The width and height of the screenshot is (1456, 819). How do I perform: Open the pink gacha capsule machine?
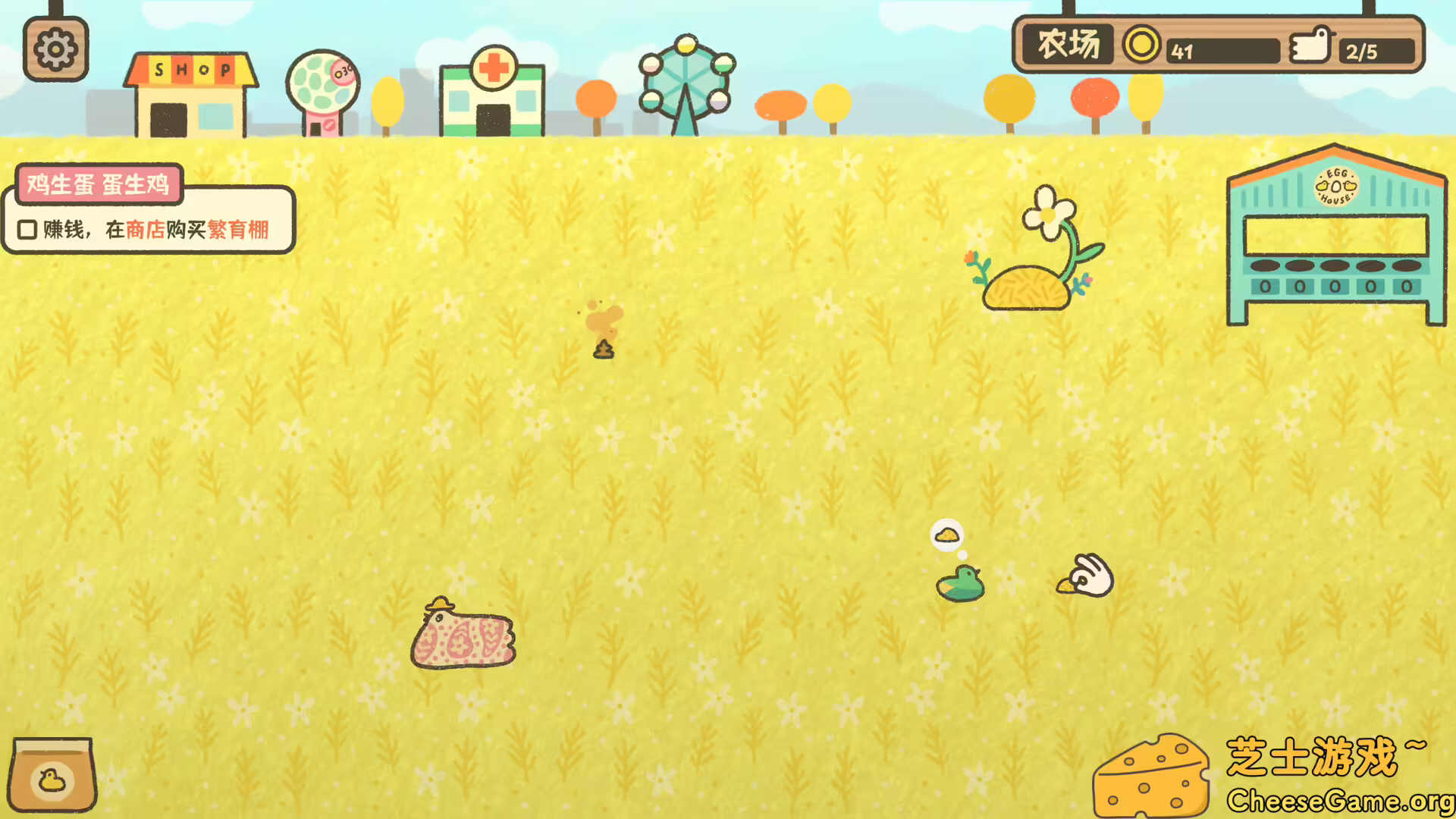point(325,87)
